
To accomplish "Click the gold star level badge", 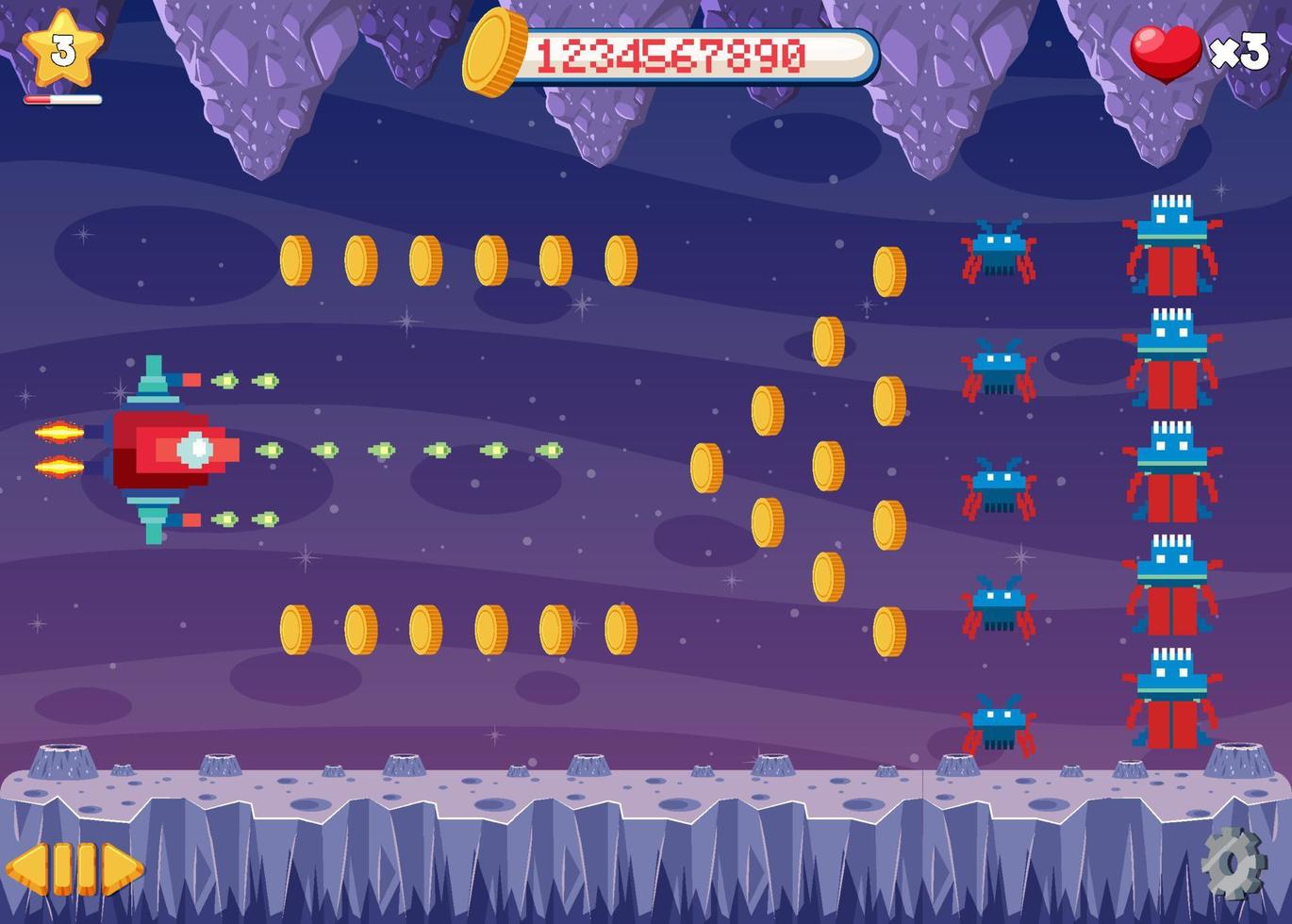I will 62,47.
